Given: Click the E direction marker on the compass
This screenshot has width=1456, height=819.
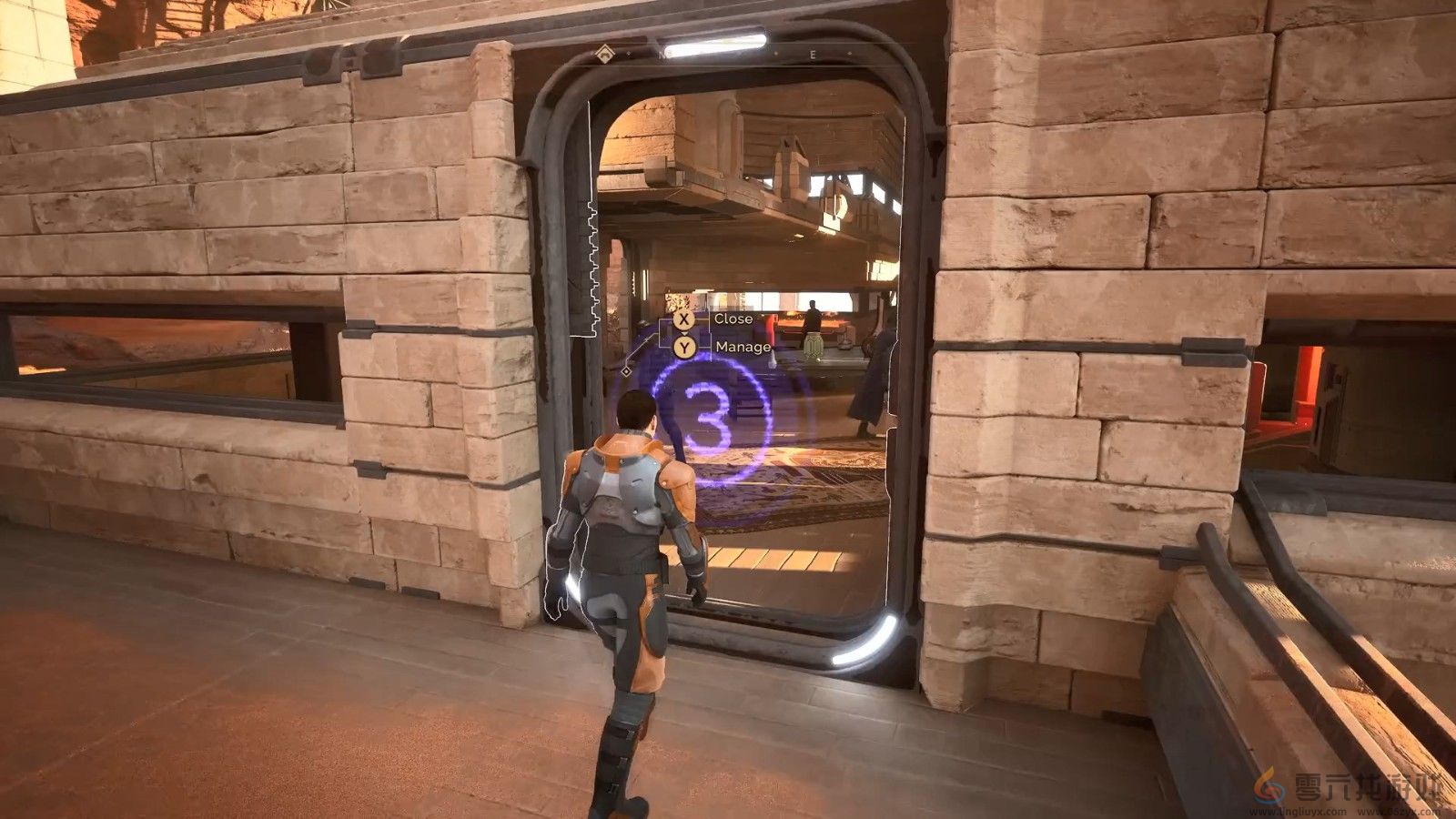Looking at the screenshot, I should (813, 54).
